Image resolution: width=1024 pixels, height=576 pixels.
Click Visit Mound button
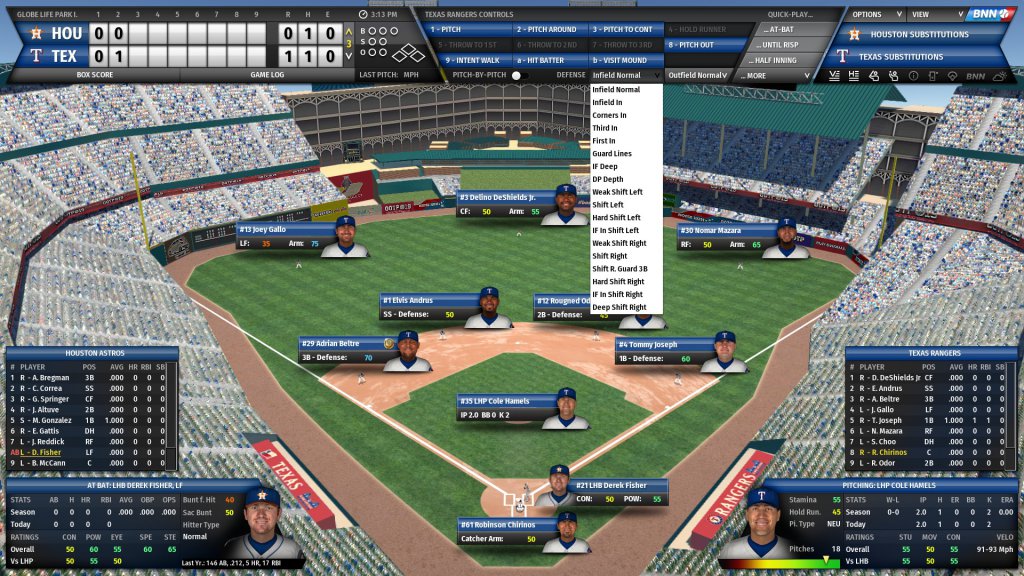pyautogui.click(x=625, y=60)
